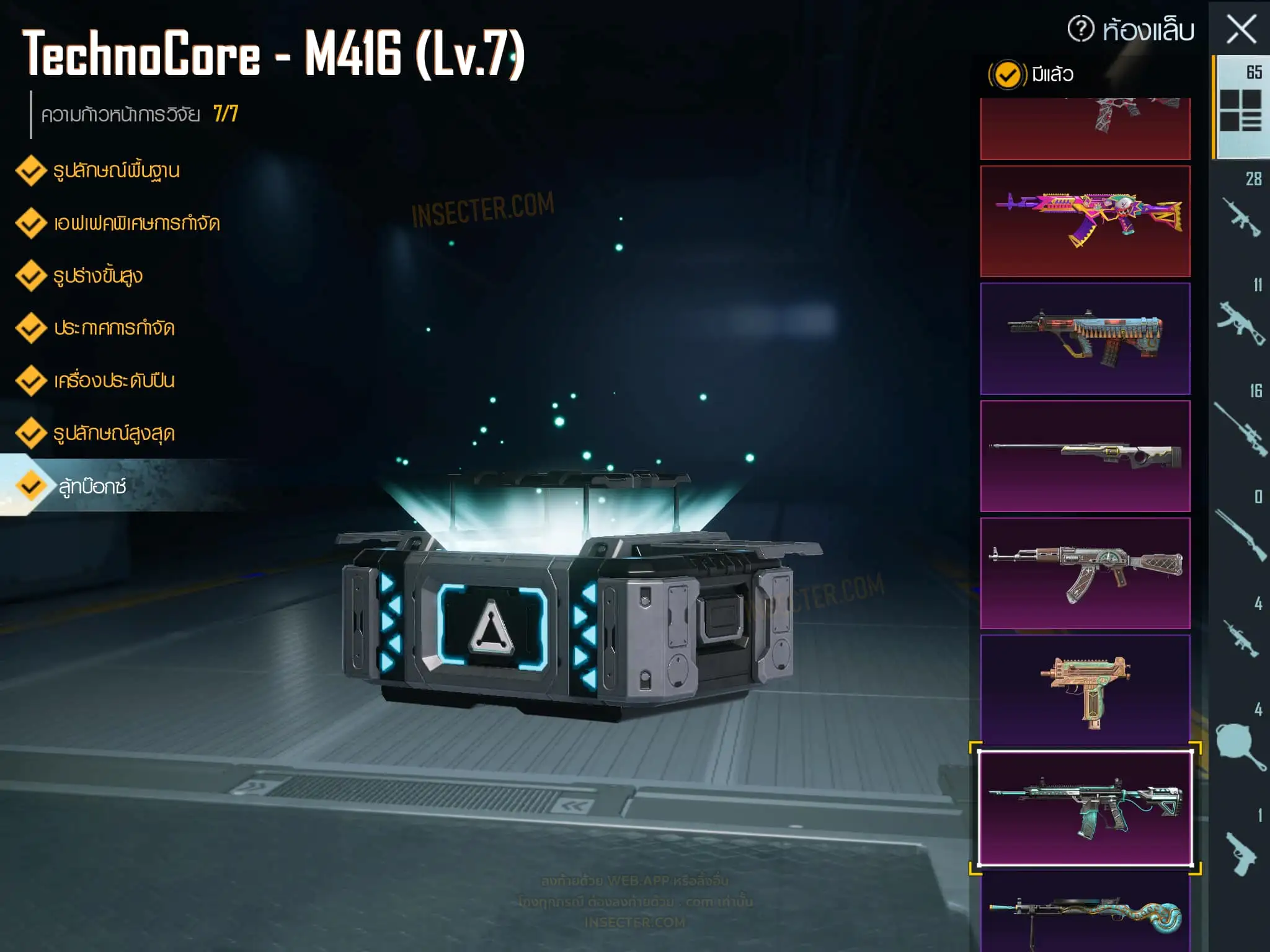Select the รูปลักษณ์พื้นฐาน upgrade entry
This screenshot has width=1270, height=952.
[116, 170]
